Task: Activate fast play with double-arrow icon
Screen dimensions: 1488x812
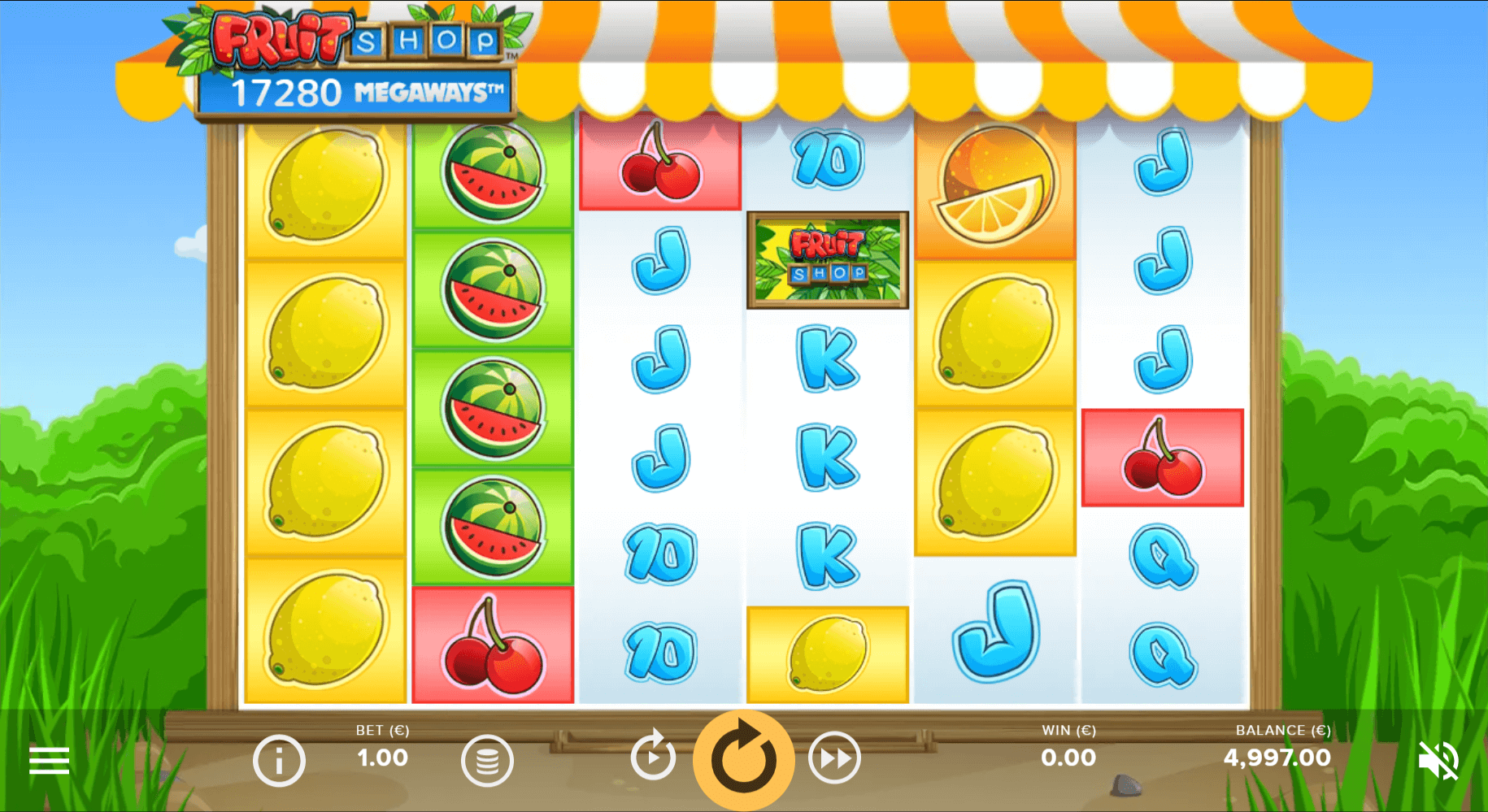Action: pyautogui.click(x=834, y=759)
